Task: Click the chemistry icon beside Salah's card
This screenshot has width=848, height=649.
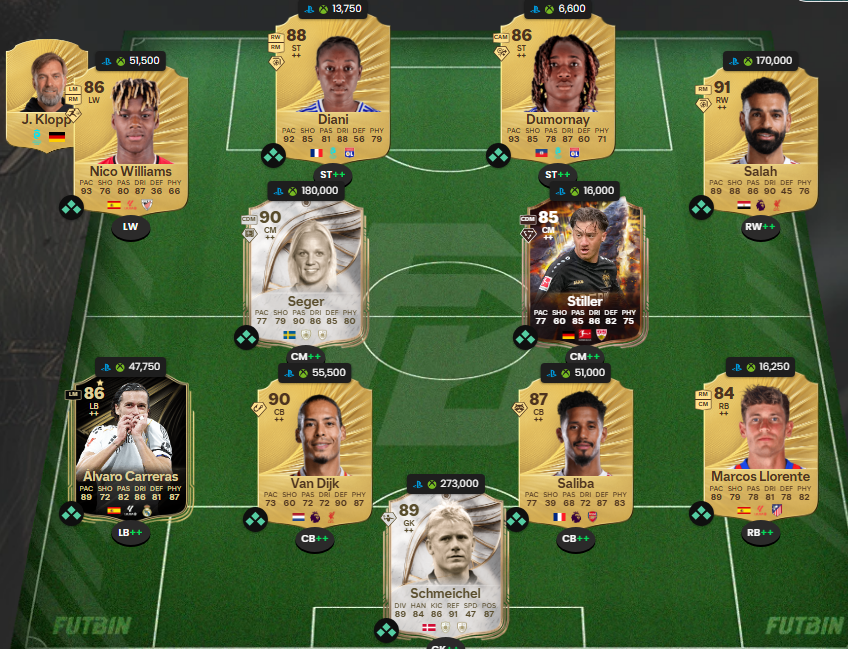Action: [701, 207]
